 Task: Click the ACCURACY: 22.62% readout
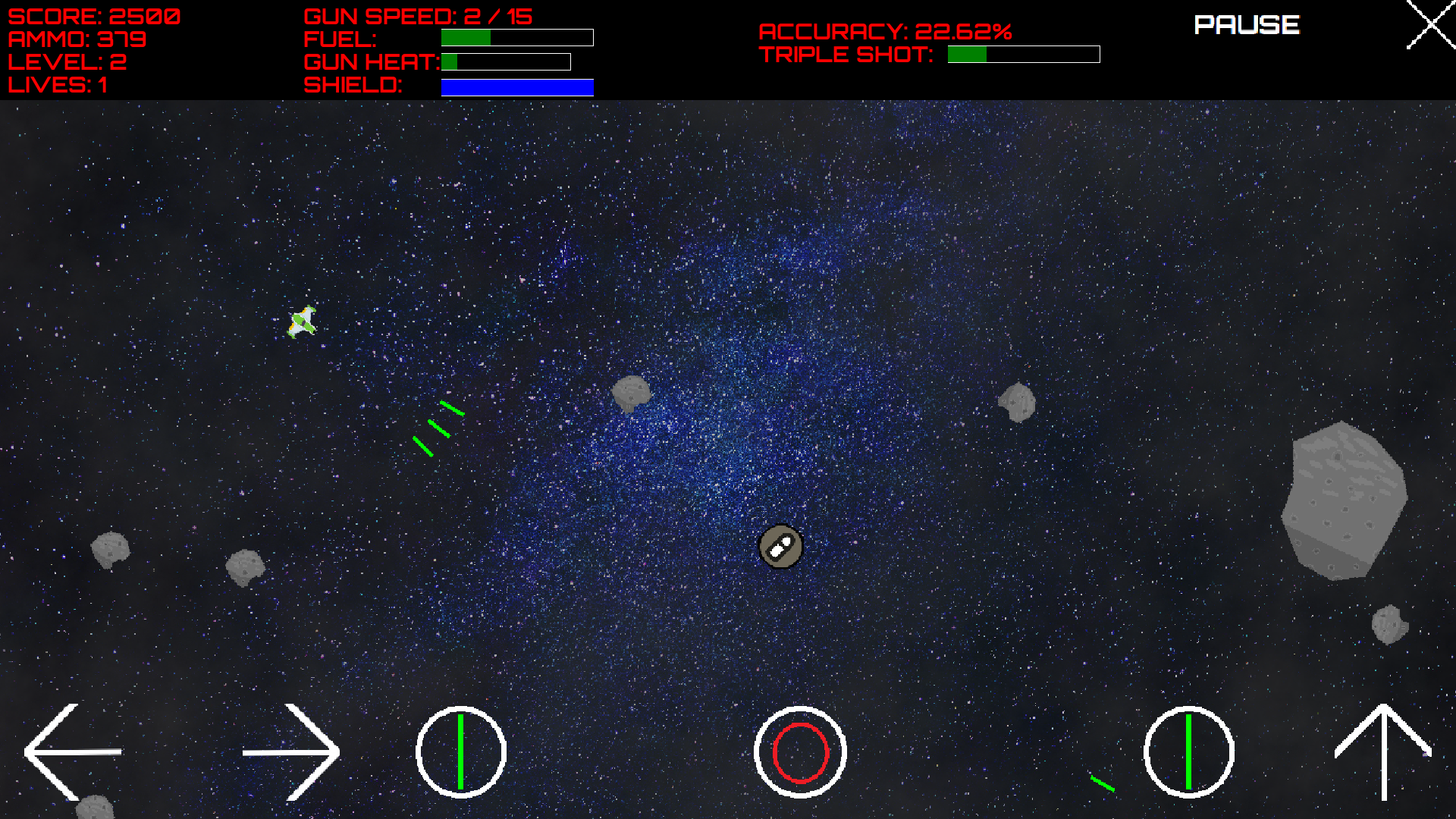885,31
